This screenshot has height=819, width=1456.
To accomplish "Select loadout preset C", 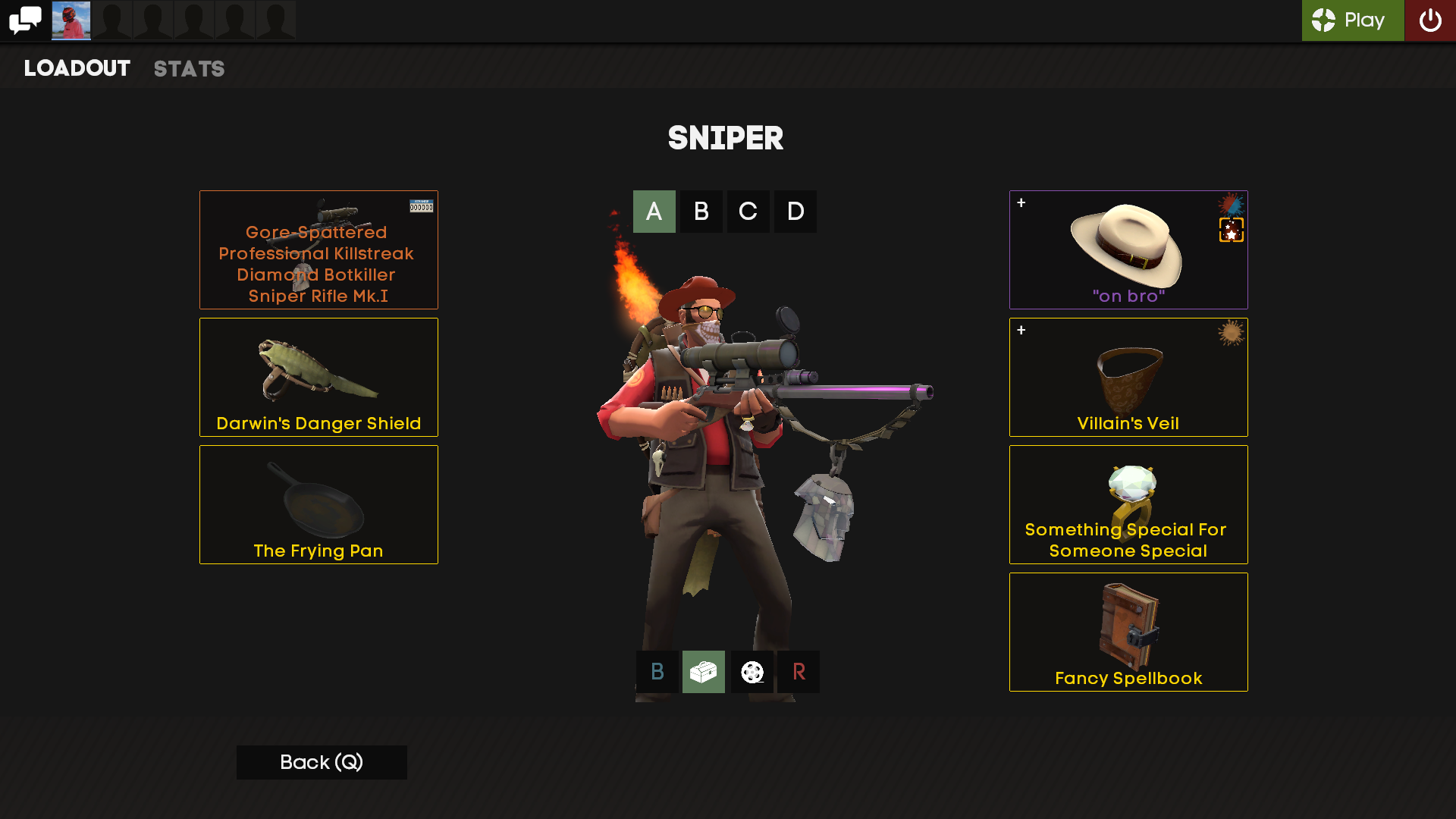I will [x=748, y=212].
